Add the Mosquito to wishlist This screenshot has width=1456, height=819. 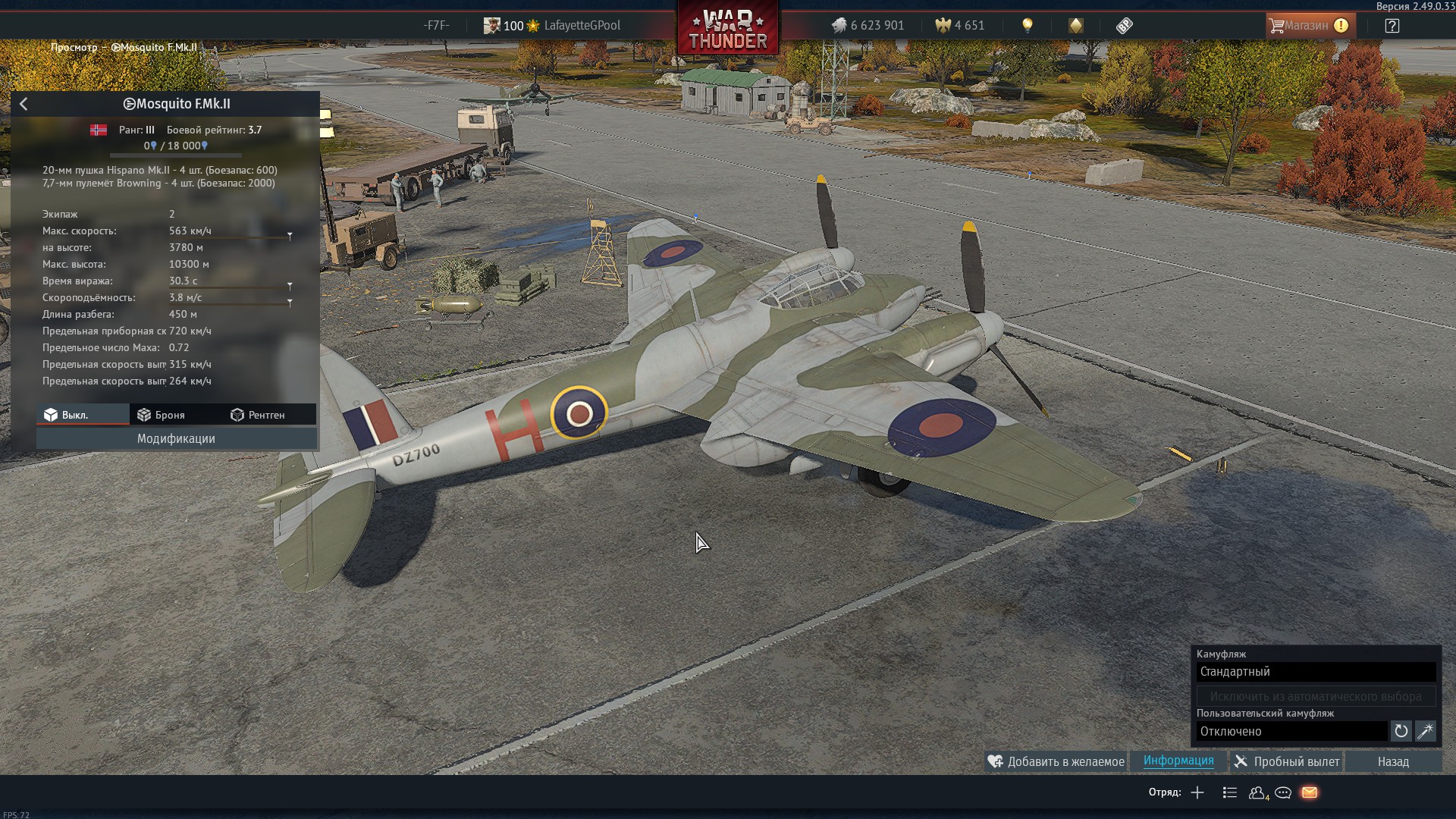[x=1056, y=761]
